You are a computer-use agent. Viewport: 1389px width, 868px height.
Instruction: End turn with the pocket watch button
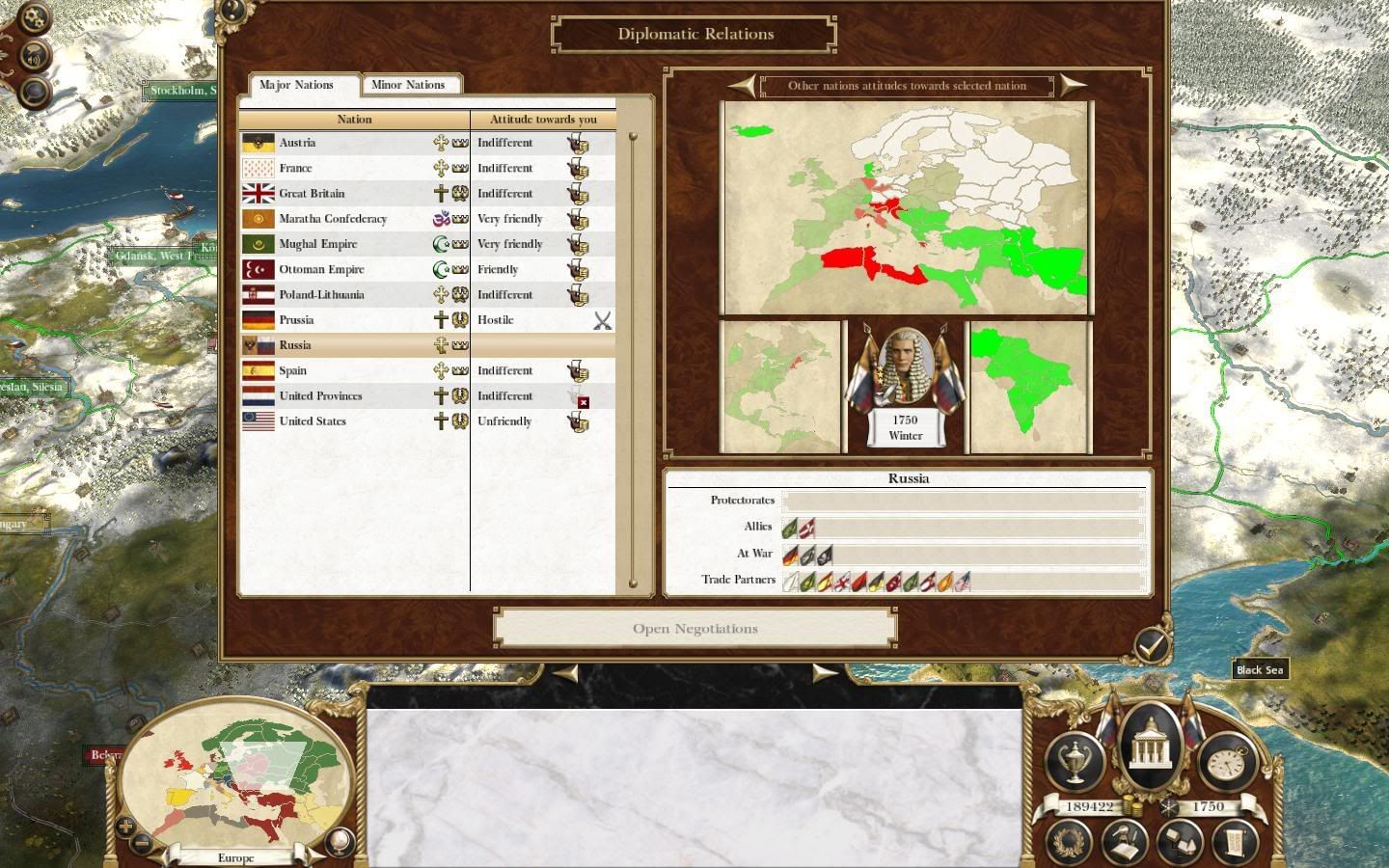coord(1225,764)
